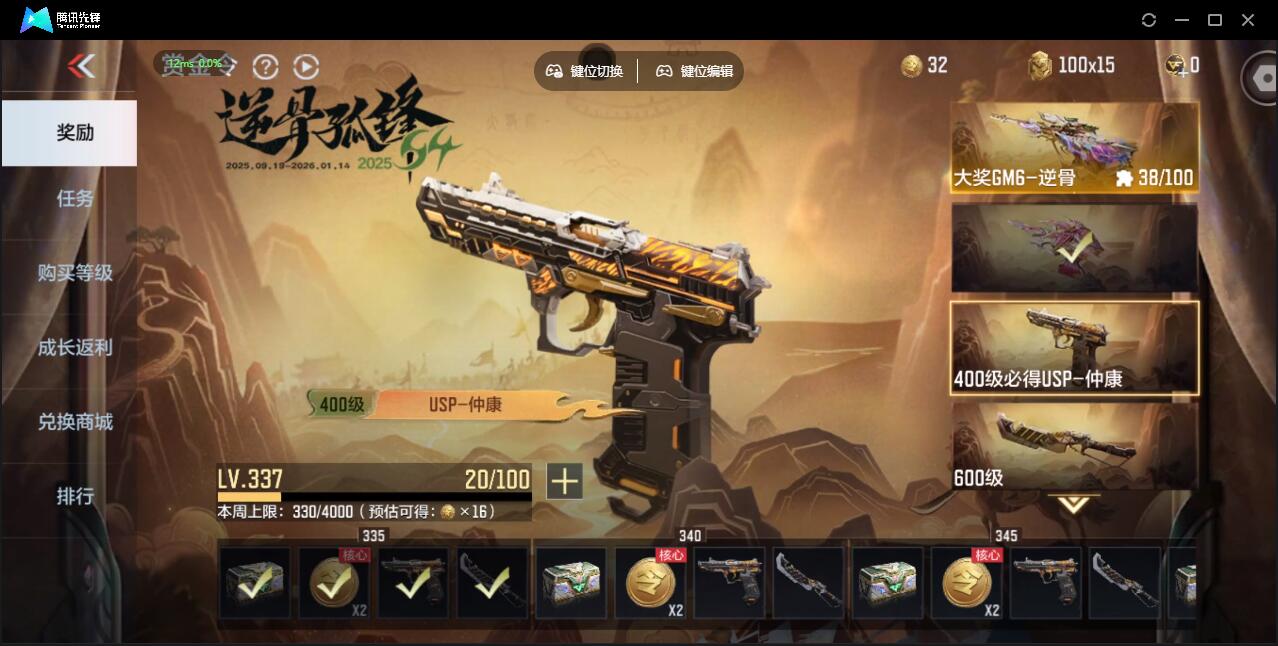Open the 兑换商城 tab
This screenshot has width=1278, height=646.
(75, 421)
